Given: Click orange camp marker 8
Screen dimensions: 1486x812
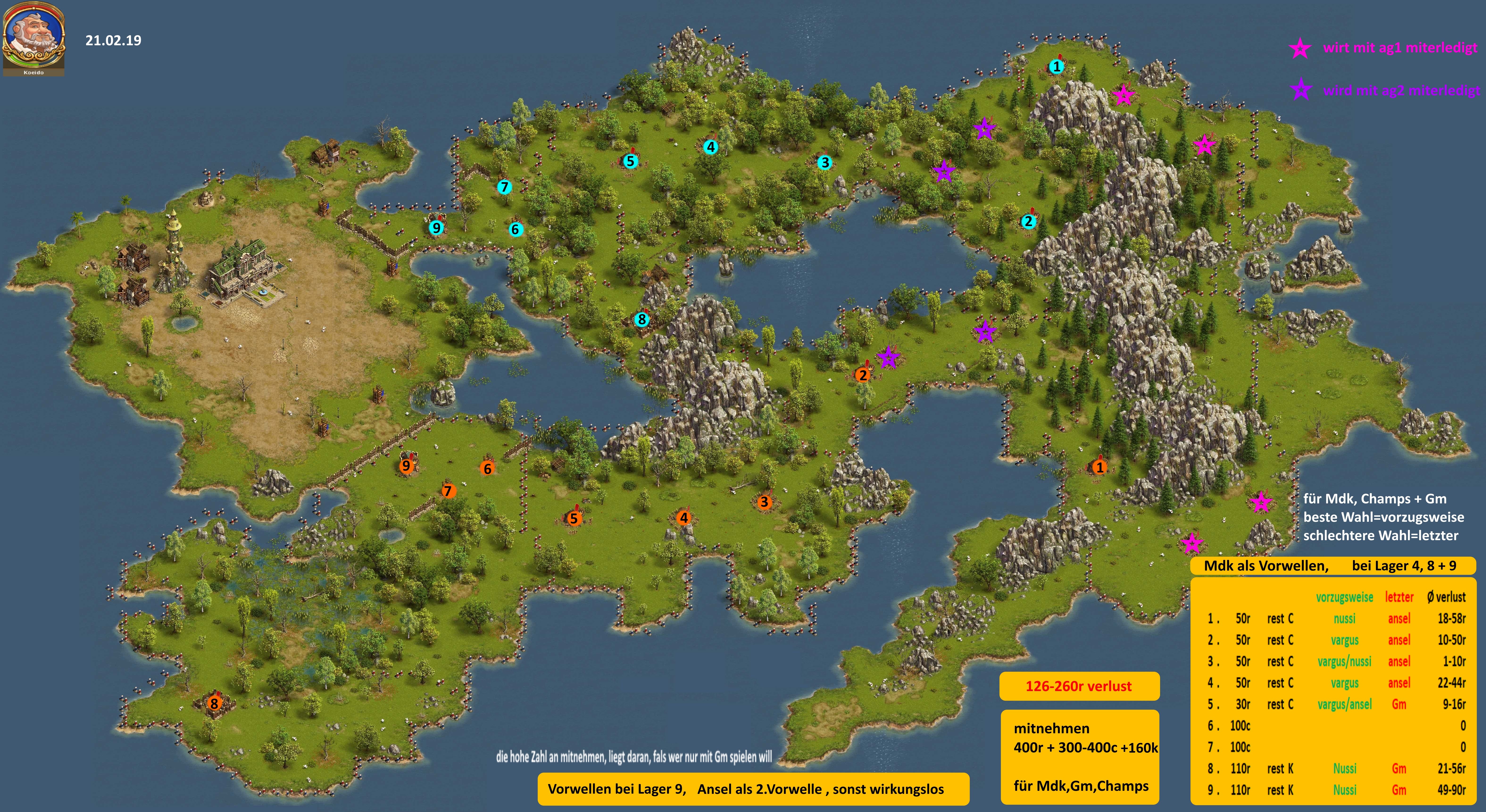Looking at the screenshot, I should [x=214, y=704].
